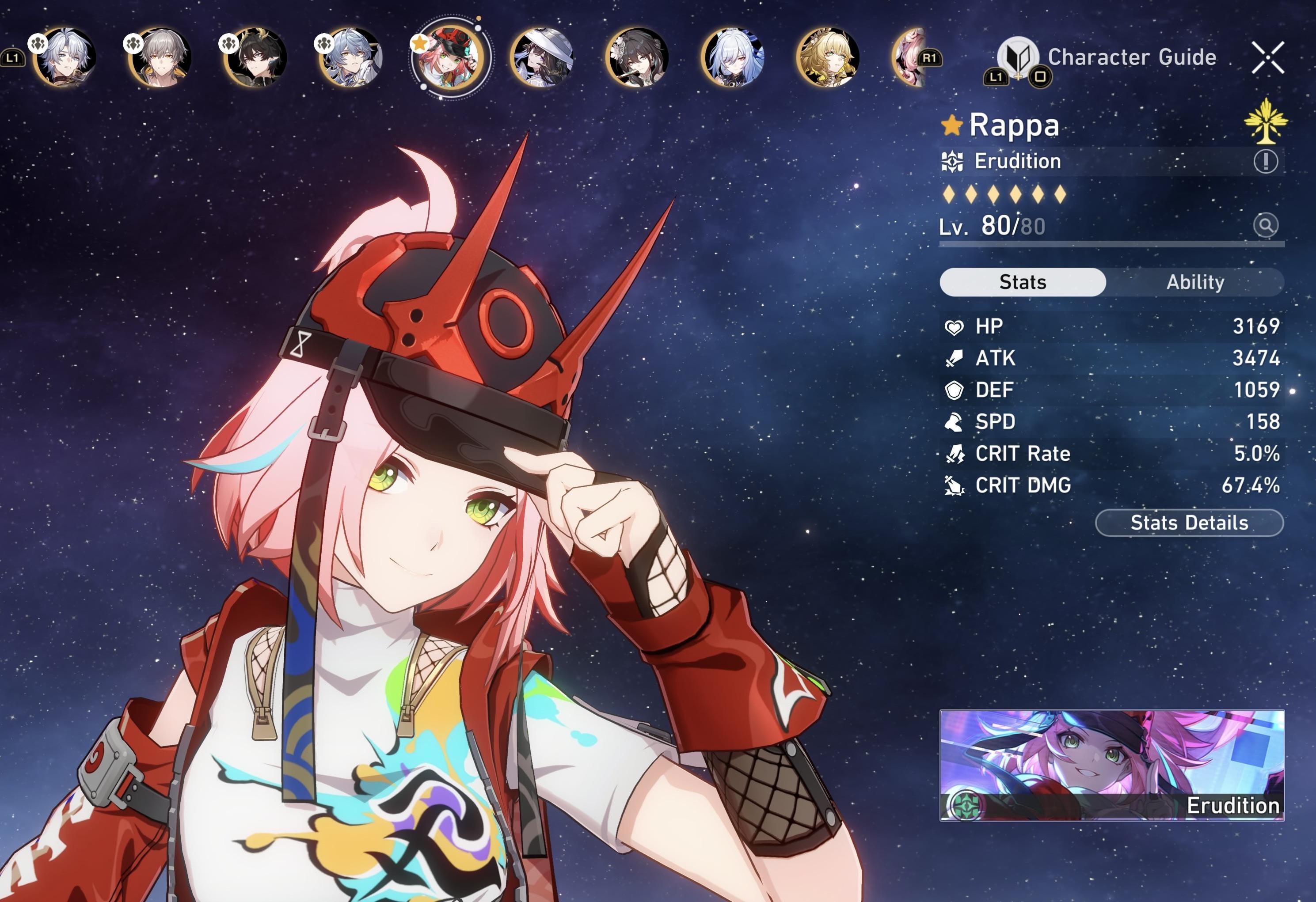Show Erudition path info via exclamation icon
This screenshot has height=902, width=1316.
click(x=1265, y=161)
